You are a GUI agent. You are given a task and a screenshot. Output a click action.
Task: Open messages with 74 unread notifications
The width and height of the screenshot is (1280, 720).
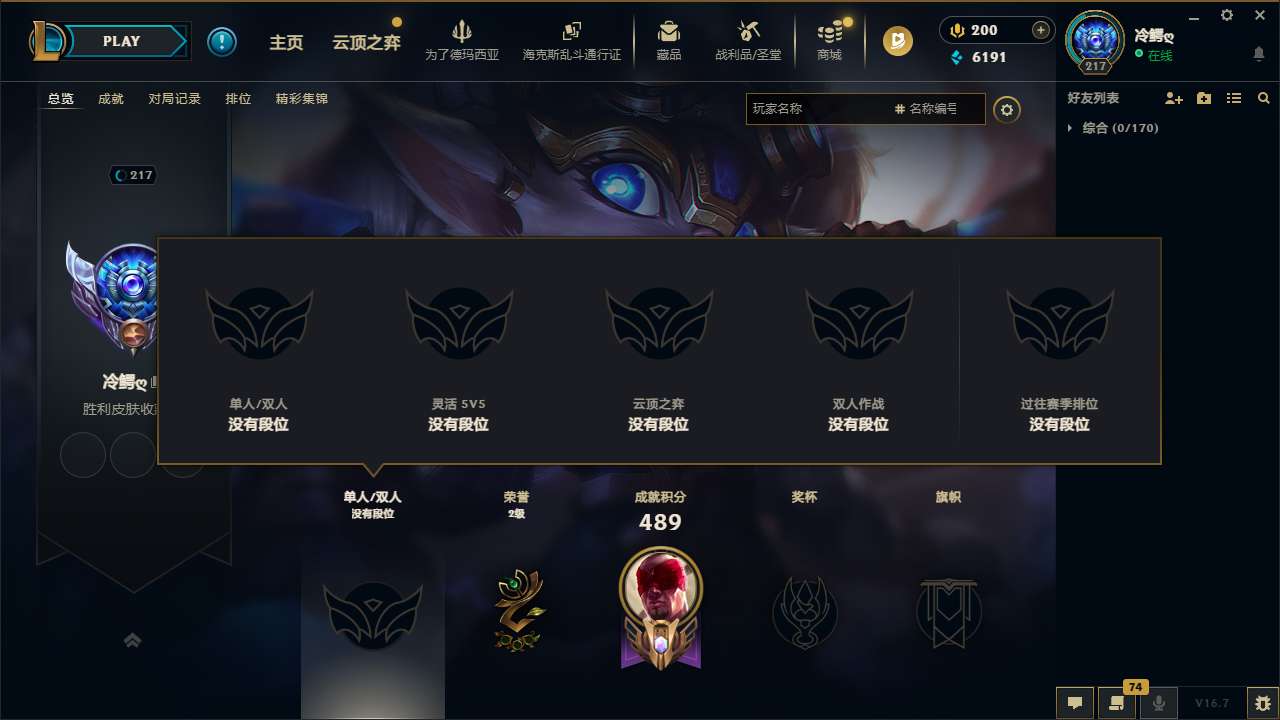point(1117,703)
